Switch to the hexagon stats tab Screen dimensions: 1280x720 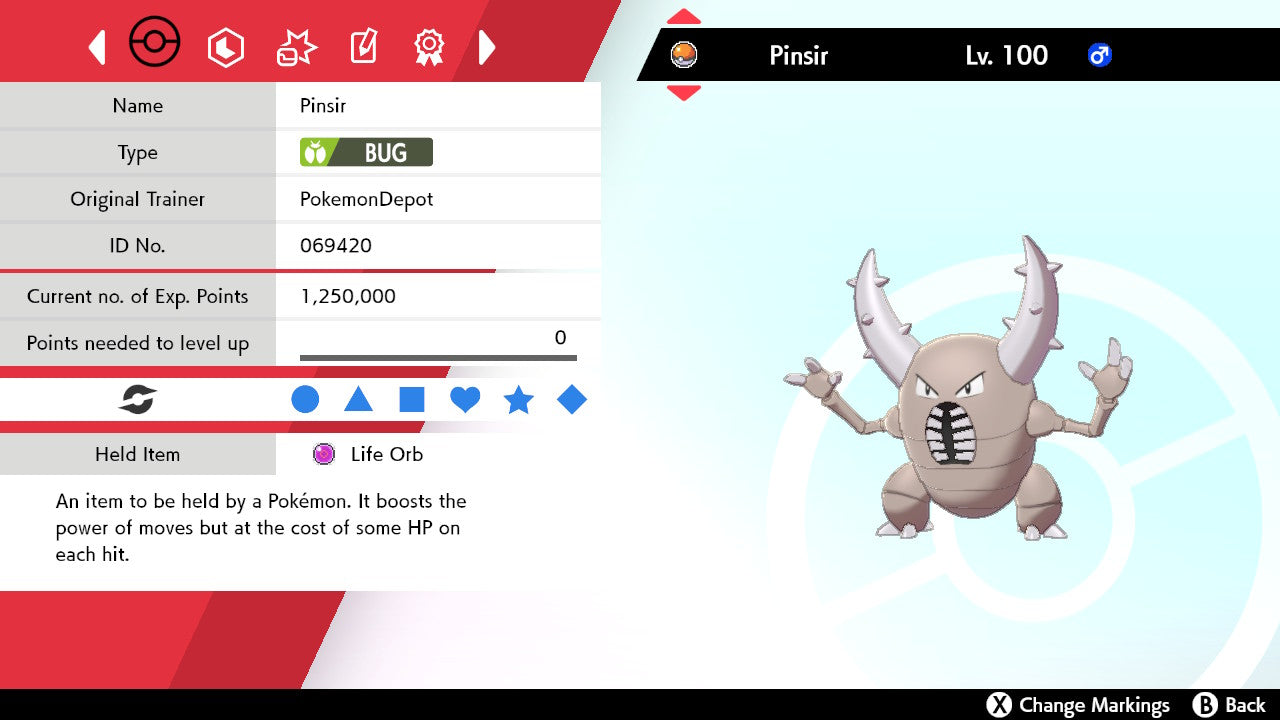[x=226, y=47]
